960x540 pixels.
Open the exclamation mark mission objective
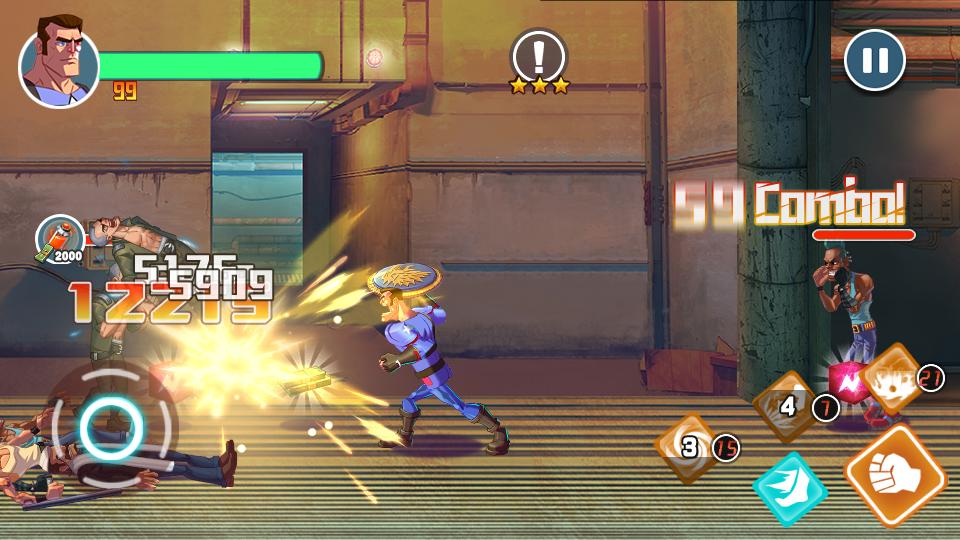tap(539, 54)
